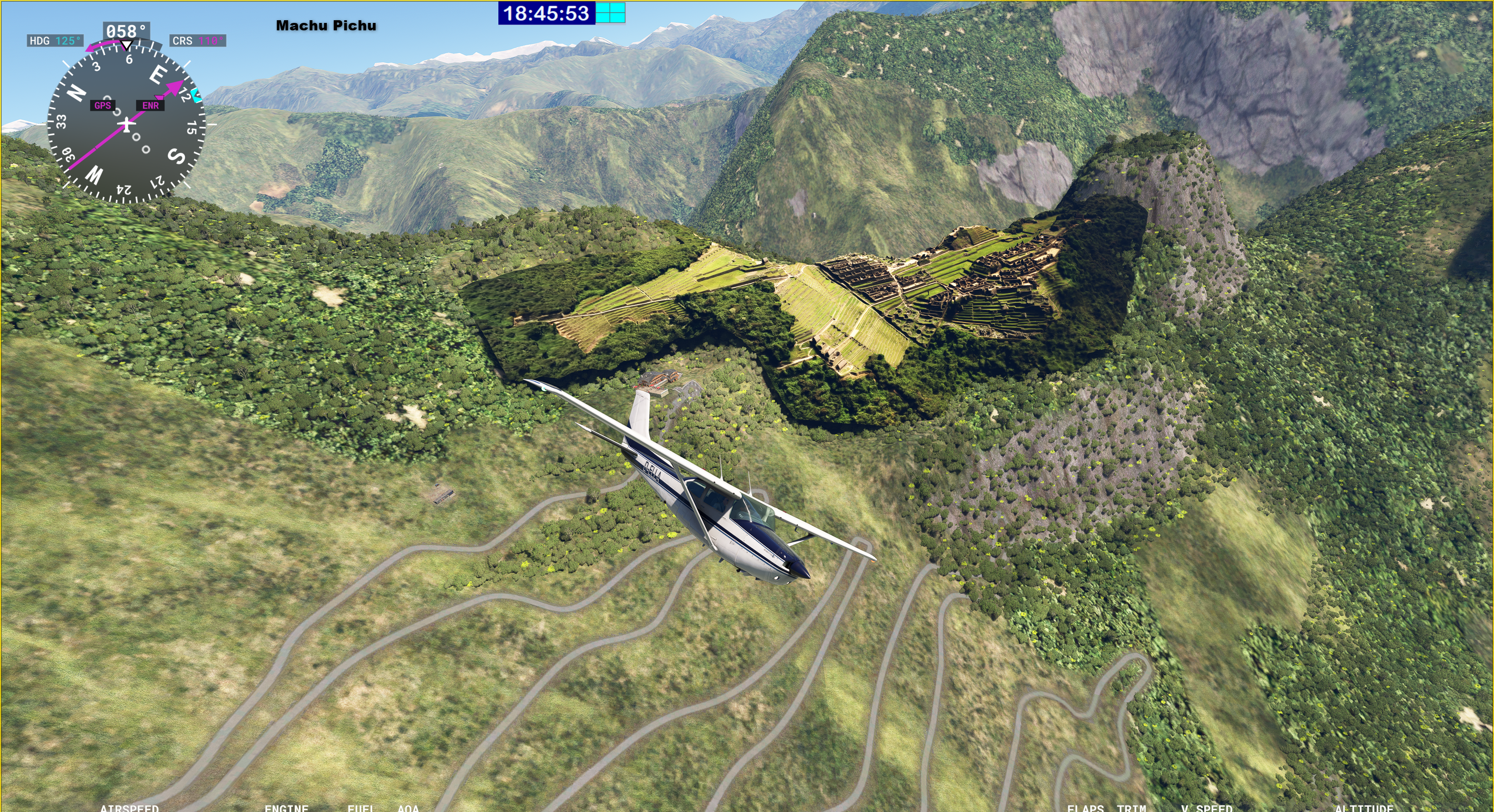Image resolution: width=1494 pixels, height=812 pixels.
Task: Click the HDG heading bug box
Action: click(55, 40)
